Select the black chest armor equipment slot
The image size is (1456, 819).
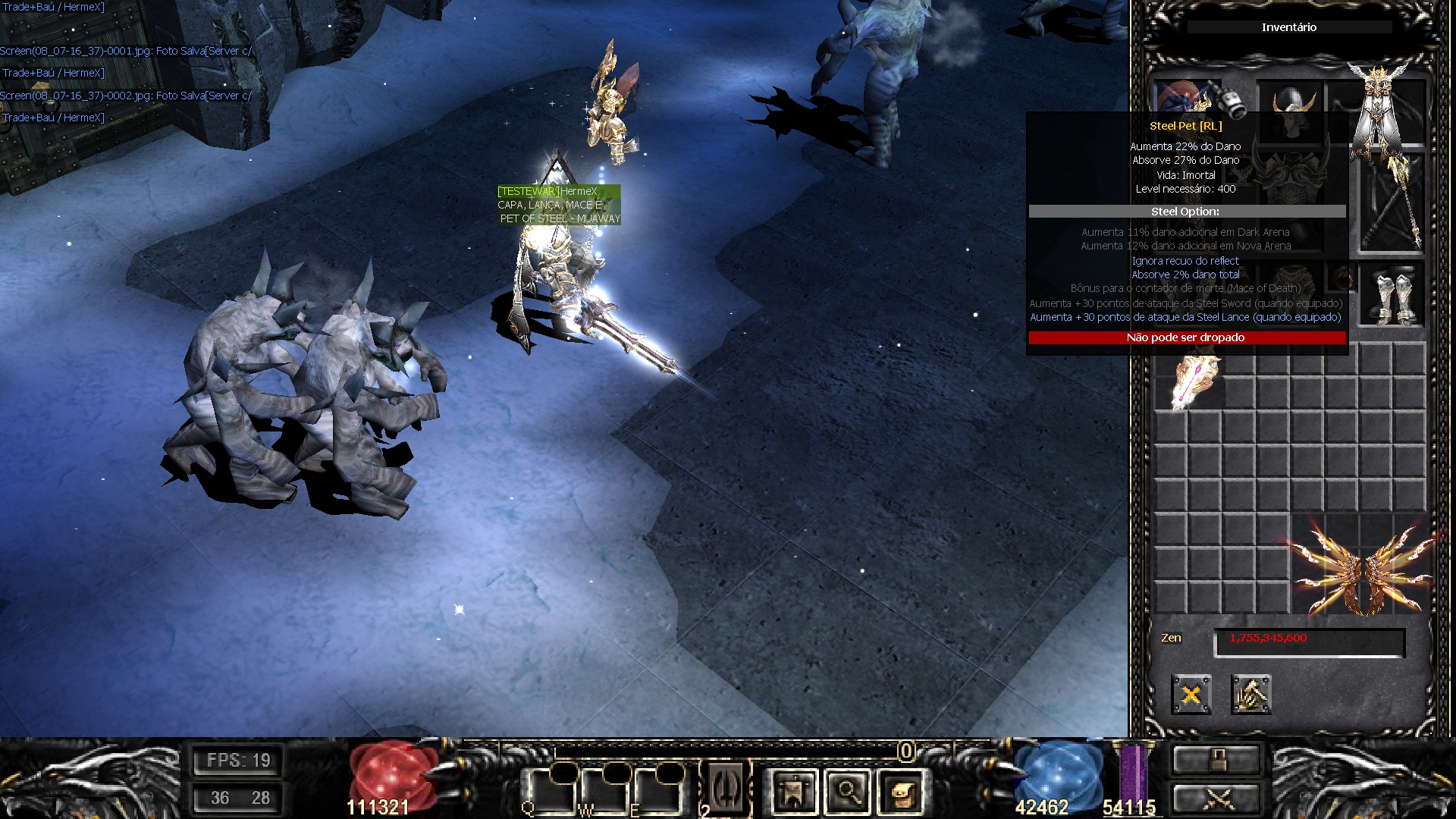(x=1291, y=180)
